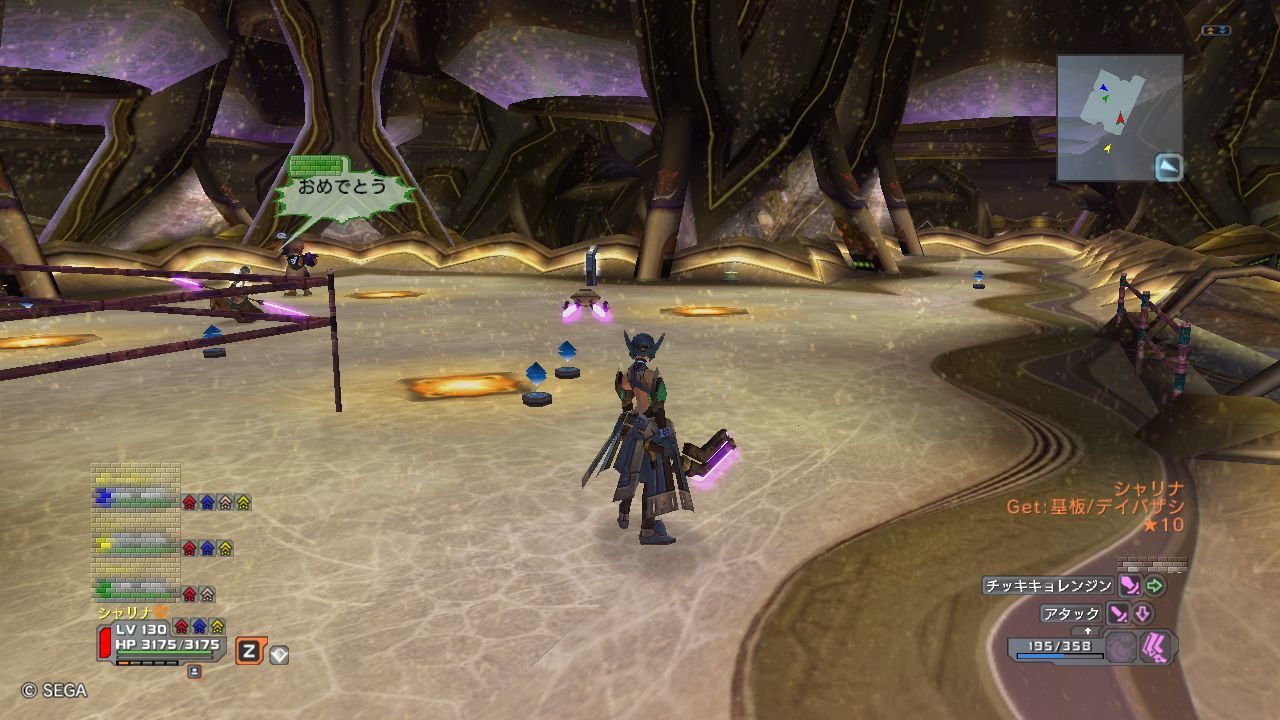The height and width of the screenshot is (720, 1280).
Task: Click the orange and blue arrows indicator
Action: click(x=1216, y=31)
